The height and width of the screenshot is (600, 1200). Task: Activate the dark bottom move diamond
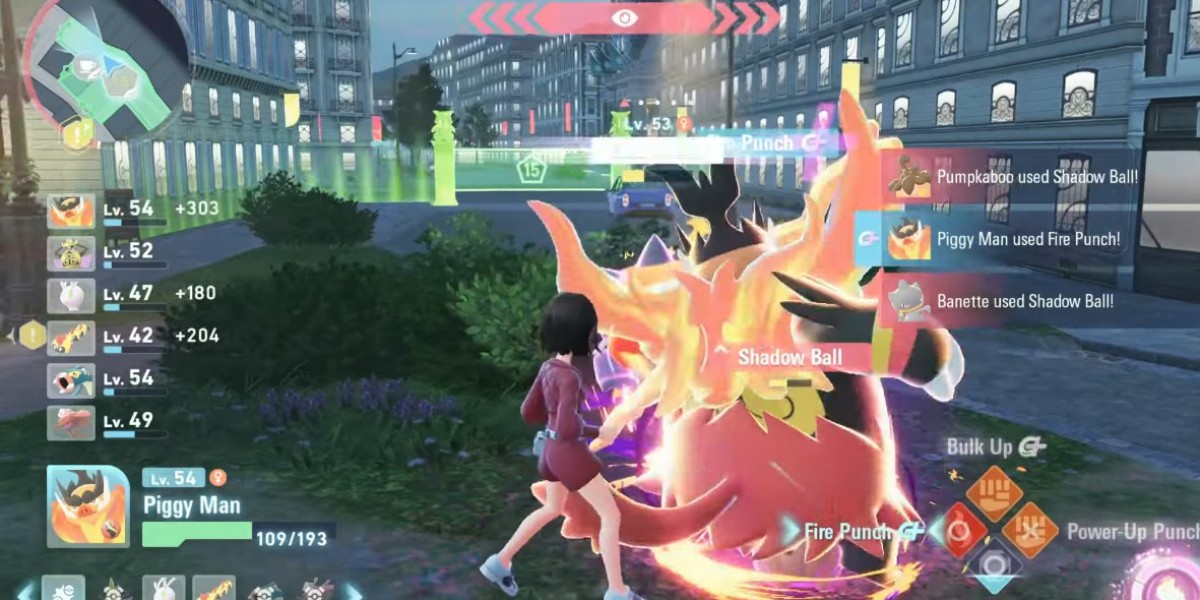click(x=994, y=567)
